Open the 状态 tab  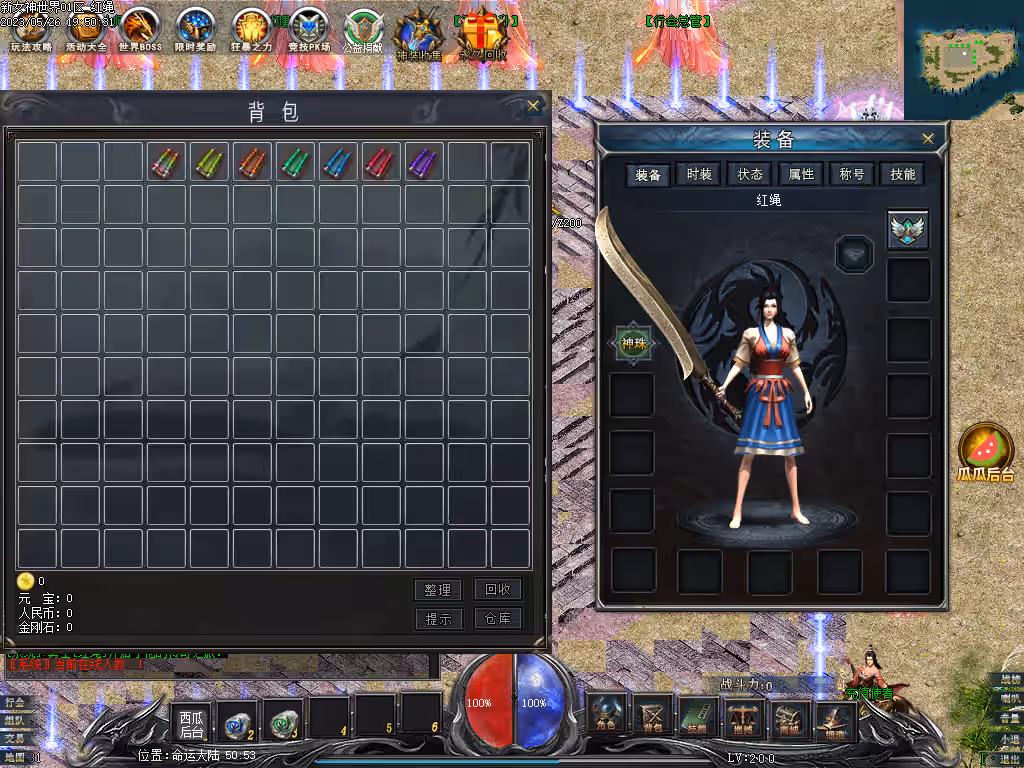click(751, 175)
